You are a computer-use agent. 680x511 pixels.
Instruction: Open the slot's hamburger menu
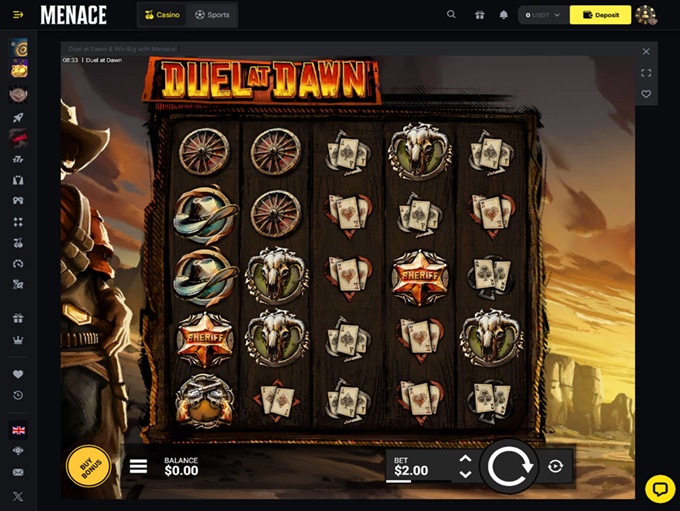coord(139,467)
